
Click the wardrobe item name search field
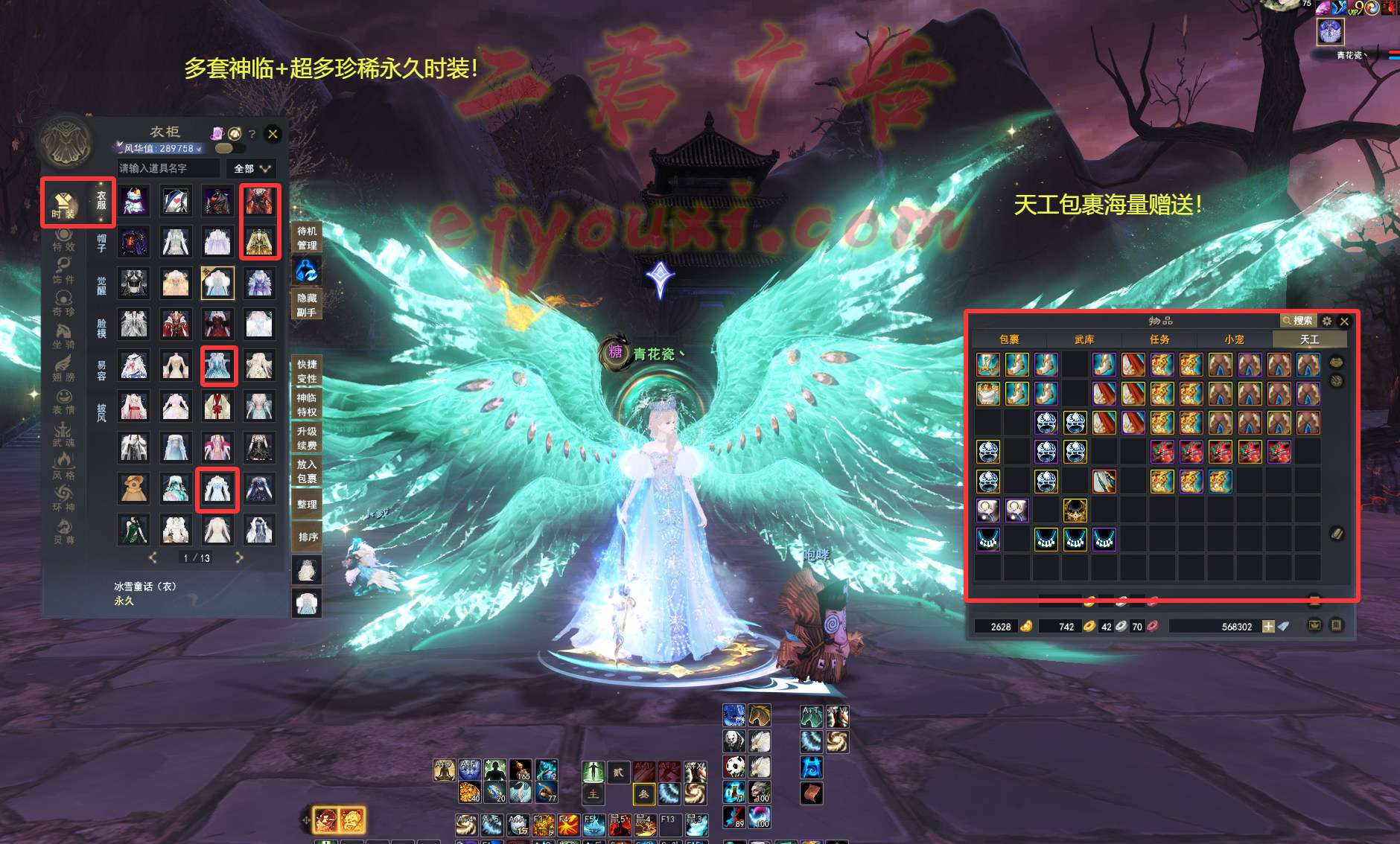pyautogui.click(x=168, y=169)
